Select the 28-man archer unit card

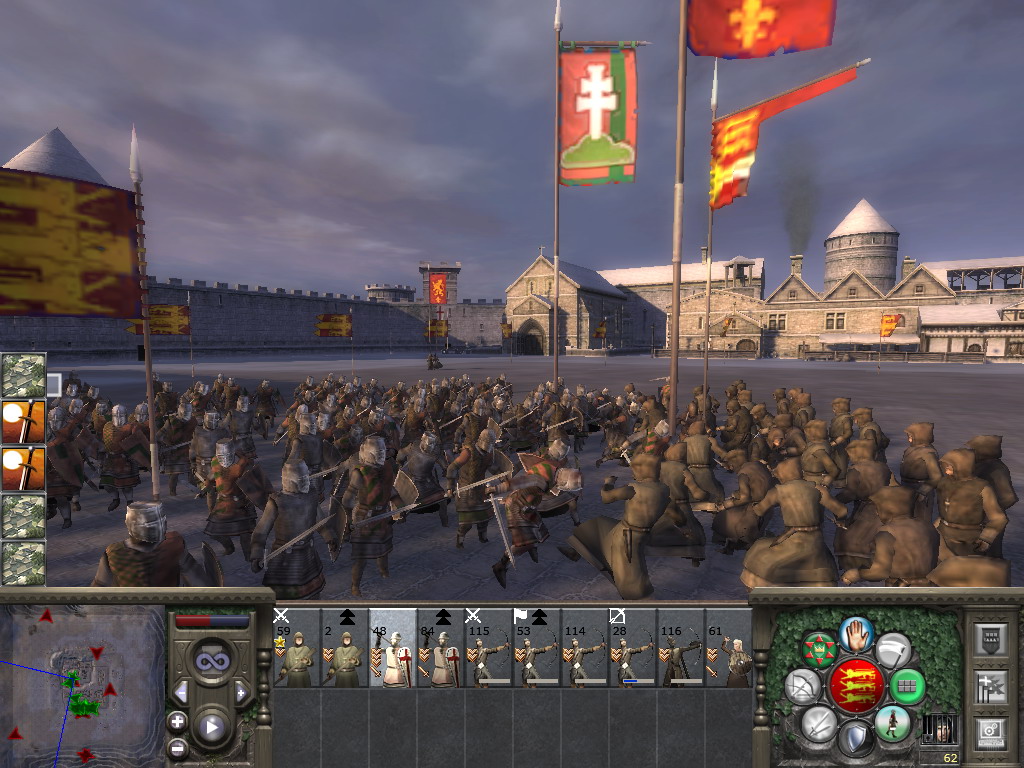[x=633, y=648]
